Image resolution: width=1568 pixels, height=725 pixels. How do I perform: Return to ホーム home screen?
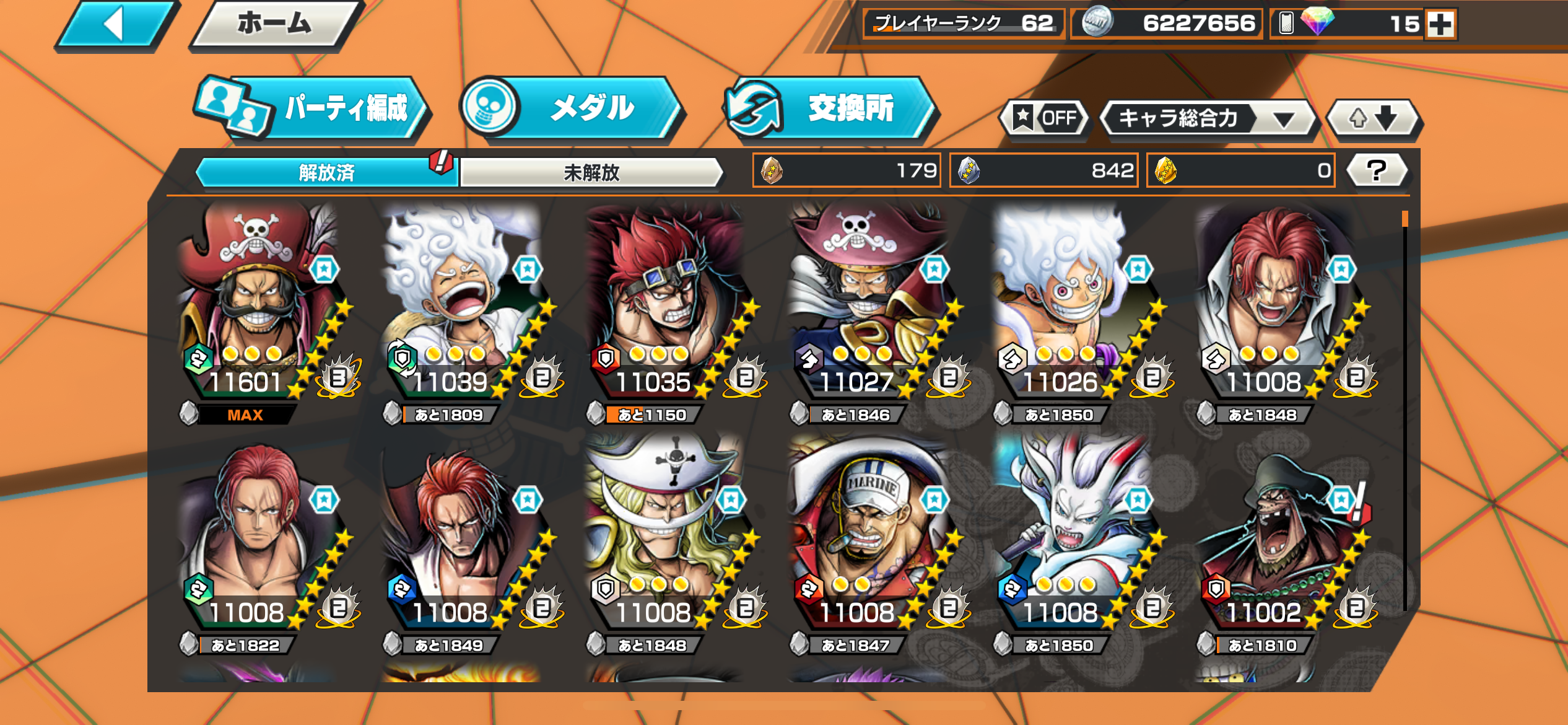(275, 25)
